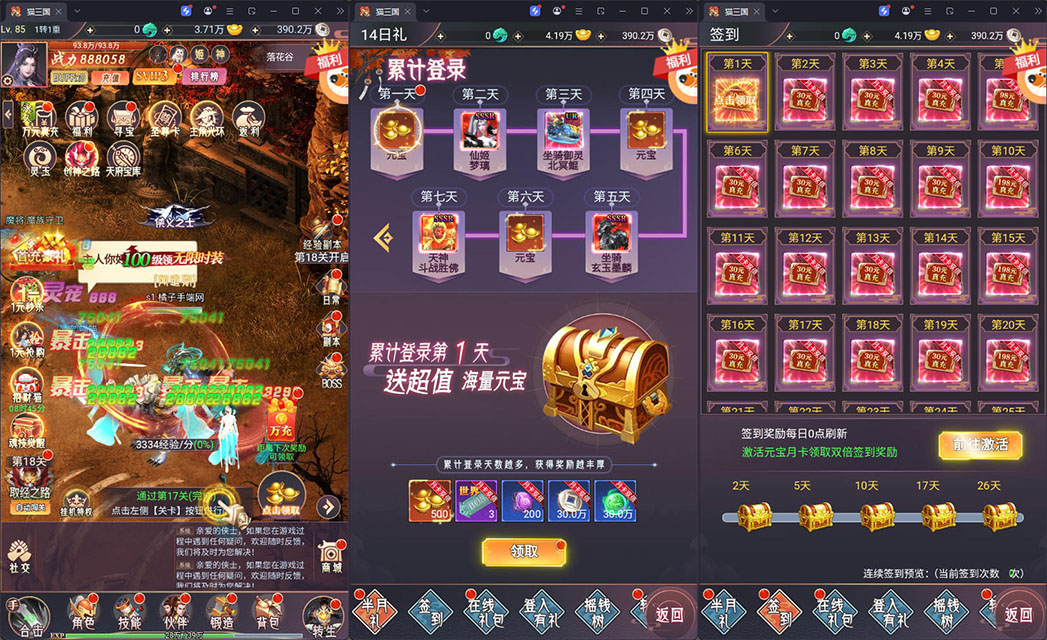1047x640 pixels.
Task: Click the 前往激活 button
Action: (979, 445)
